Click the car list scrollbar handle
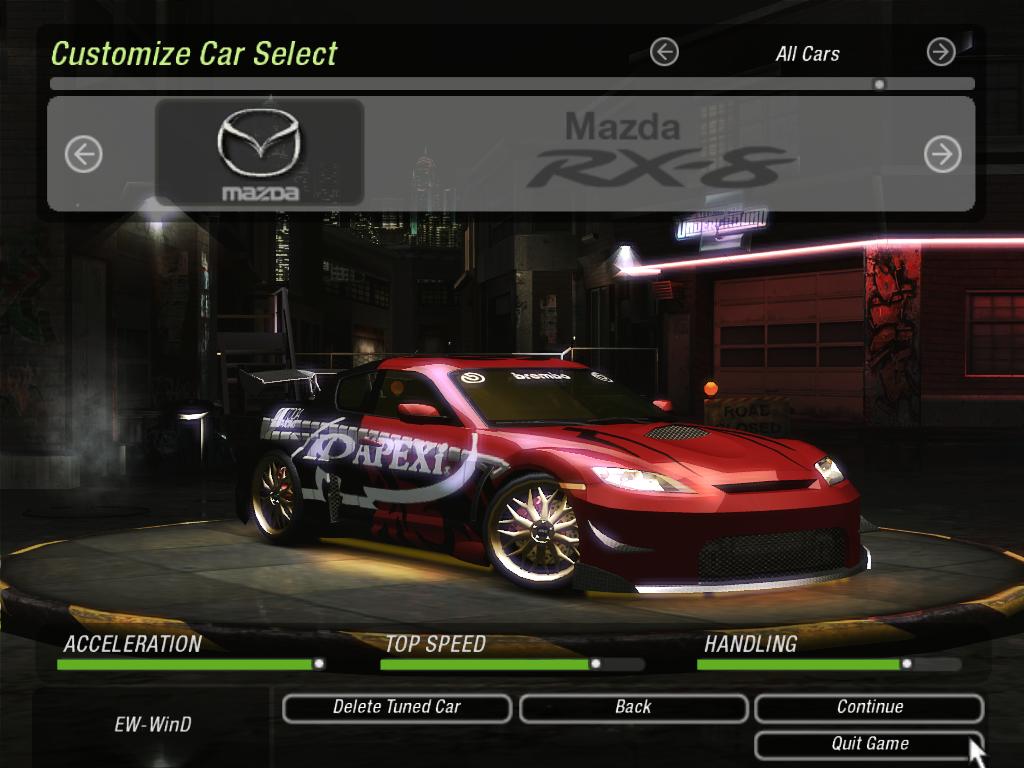Image resolution: width=1024 pixels, height=768 pixels. pos(879,85)
